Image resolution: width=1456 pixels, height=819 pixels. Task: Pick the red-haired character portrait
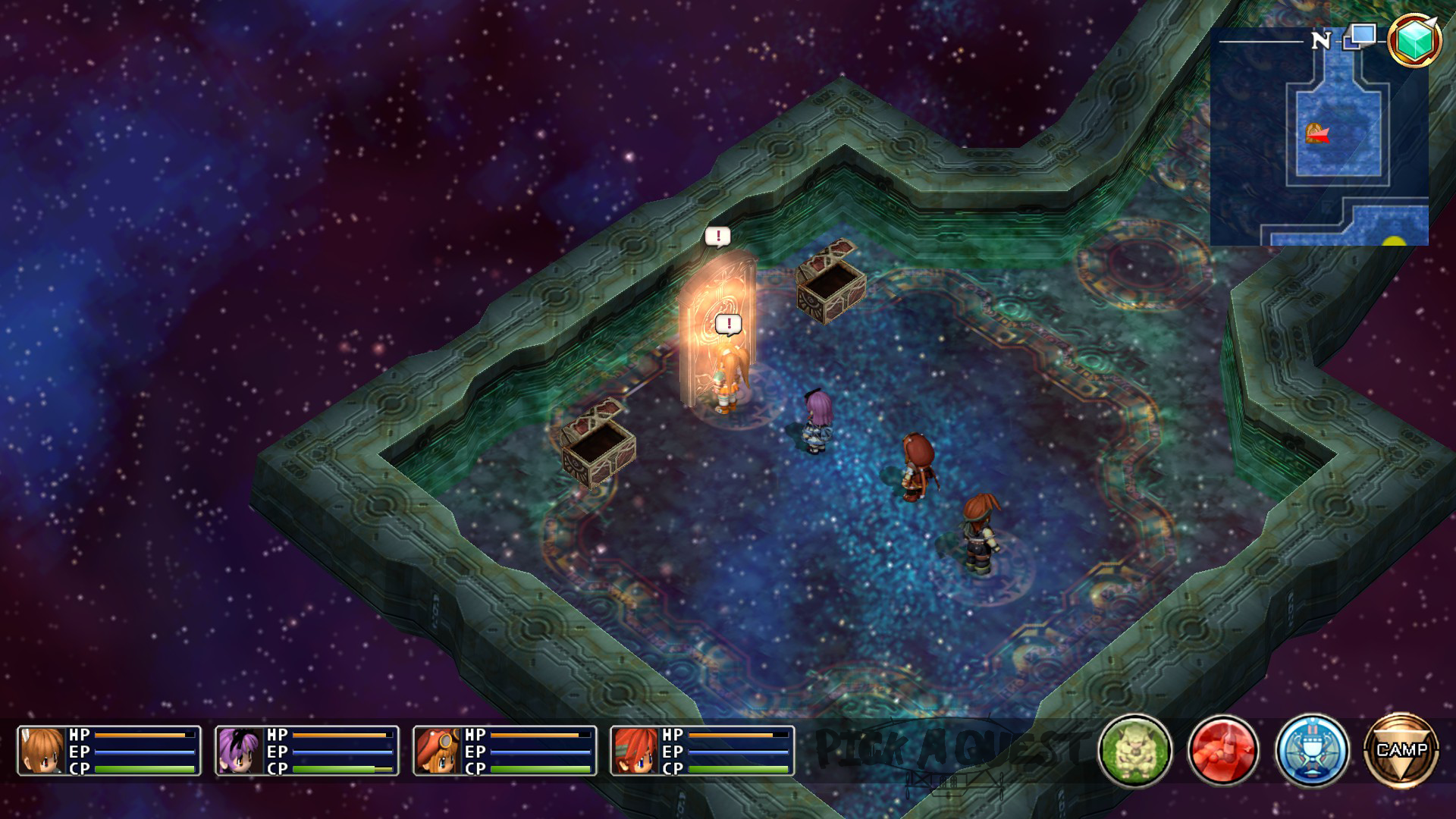pos(635,751)
